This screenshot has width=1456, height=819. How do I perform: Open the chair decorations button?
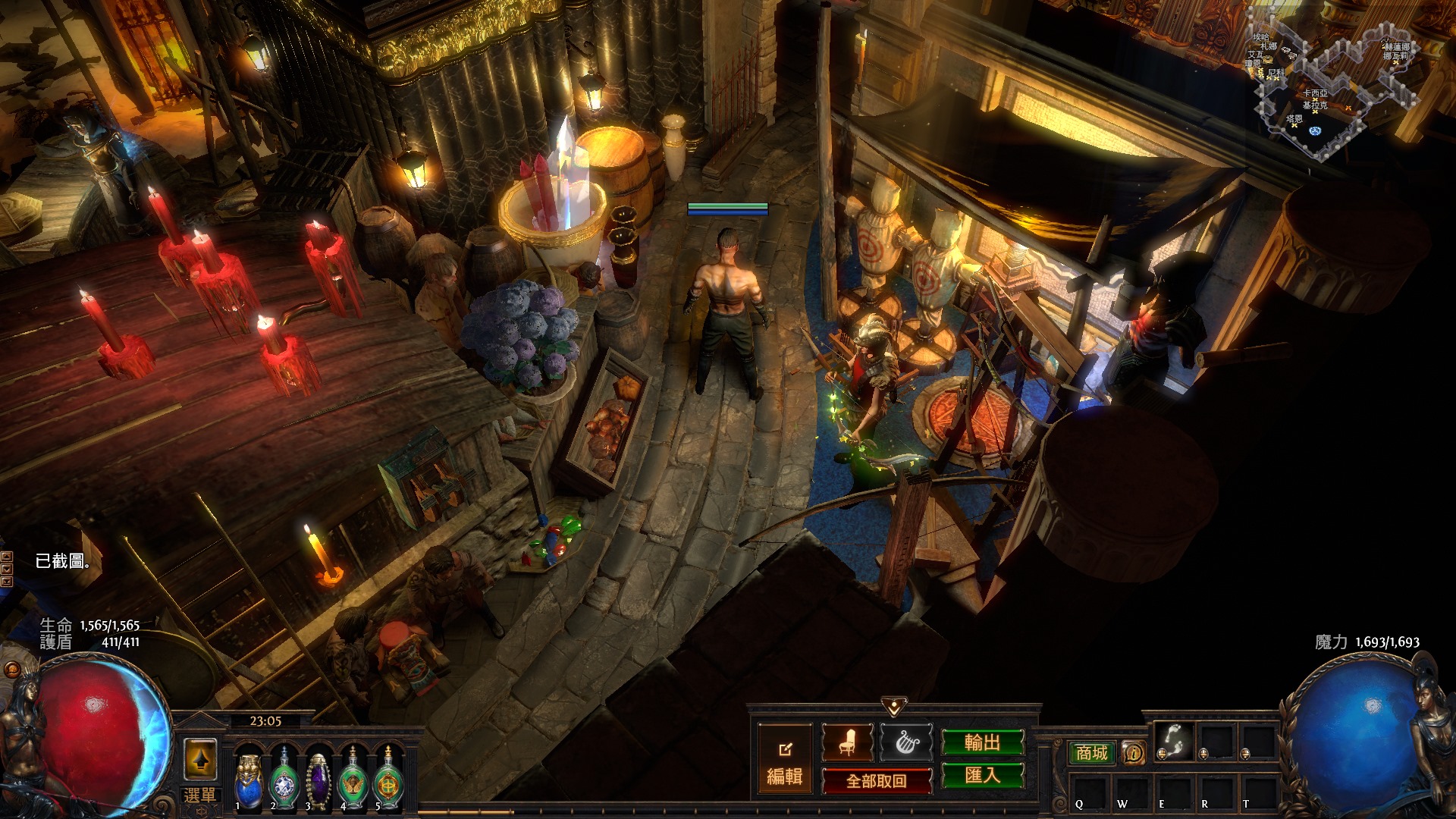[847, 743]
